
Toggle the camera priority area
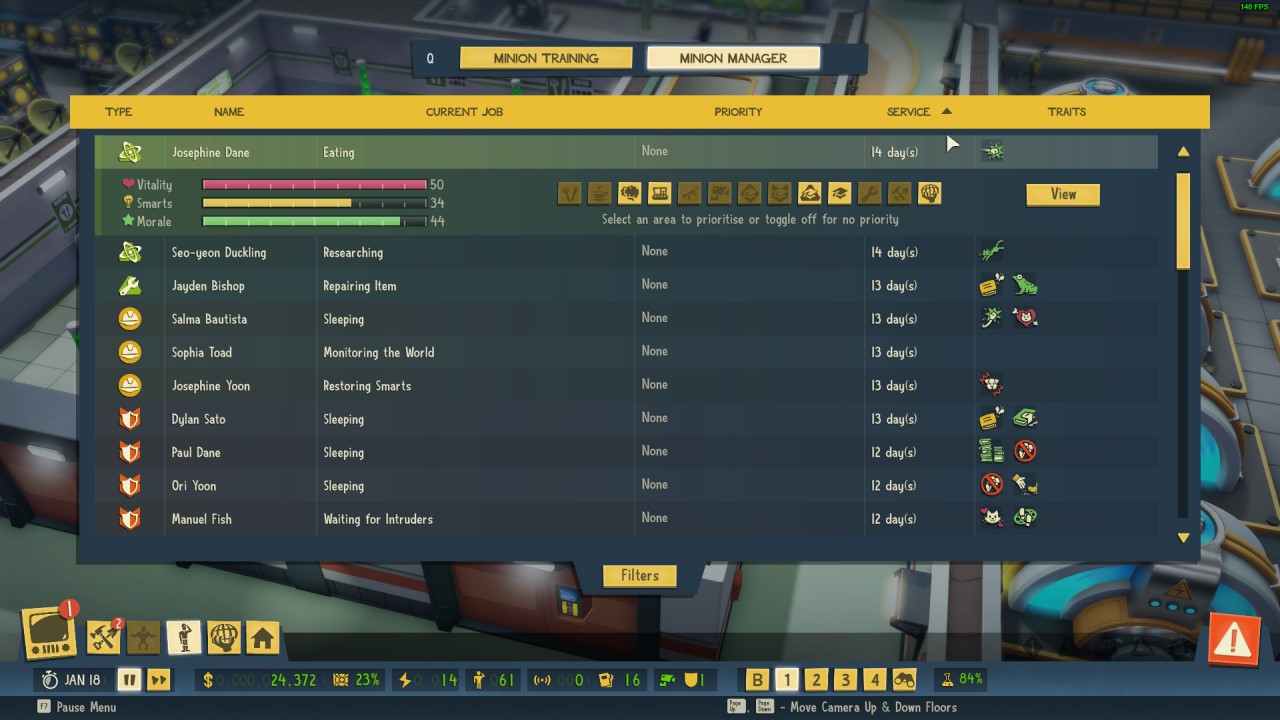click(x=722, y=193)
